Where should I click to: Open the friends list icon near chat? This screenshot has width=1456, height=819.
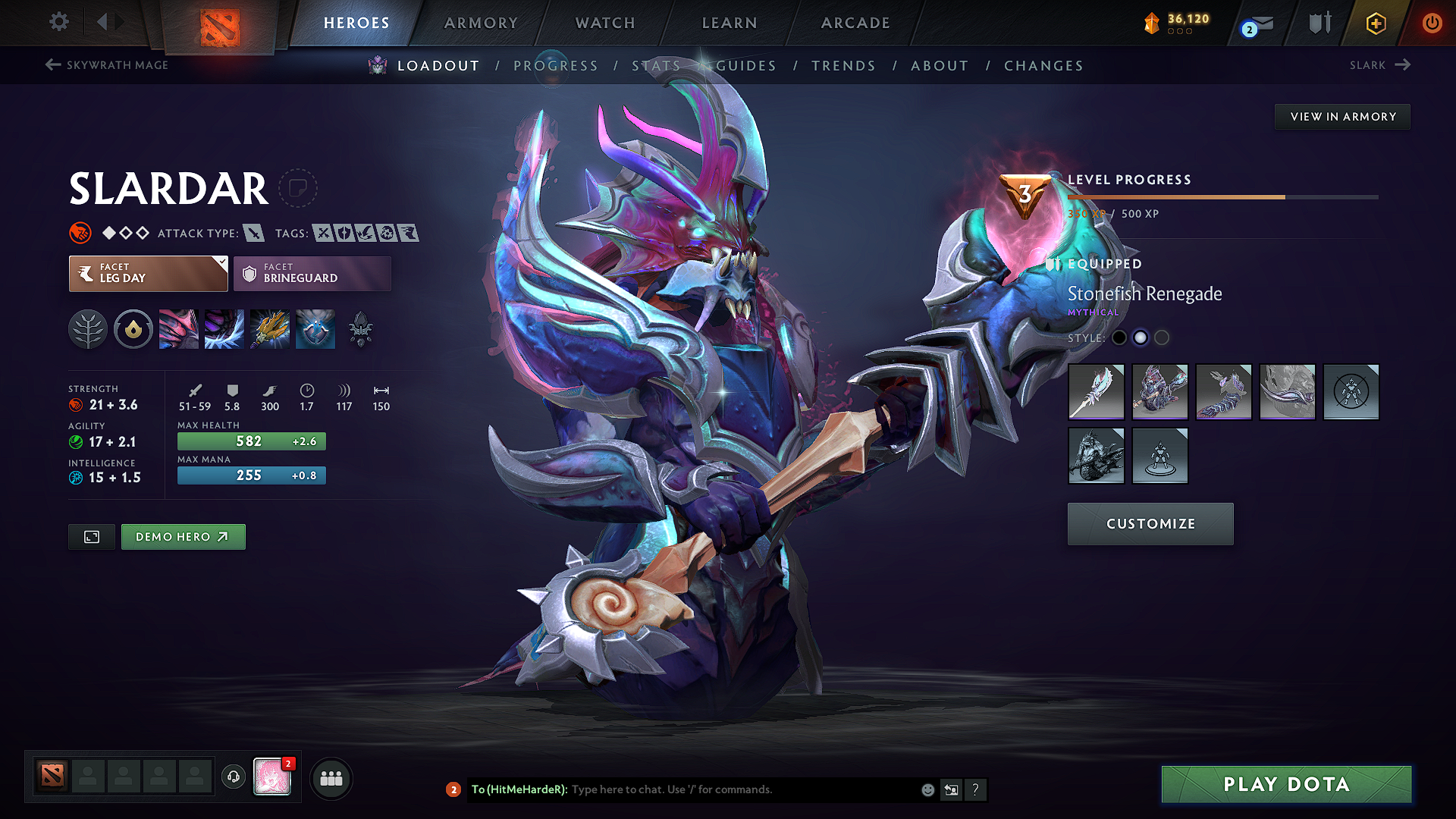pyautogui.click(x=331, y=778)
